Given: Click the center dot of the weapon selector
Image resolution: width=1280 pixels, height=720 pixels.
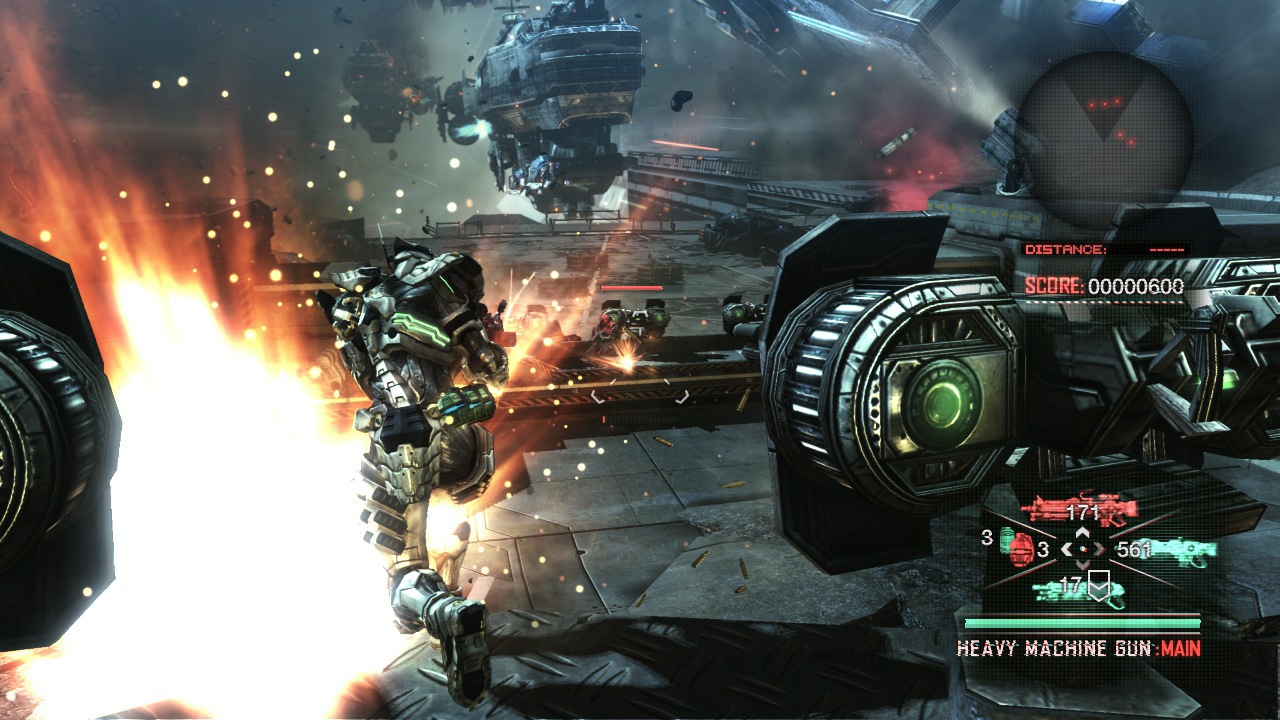Looking at the screenshot, I should coord(1083,550).
